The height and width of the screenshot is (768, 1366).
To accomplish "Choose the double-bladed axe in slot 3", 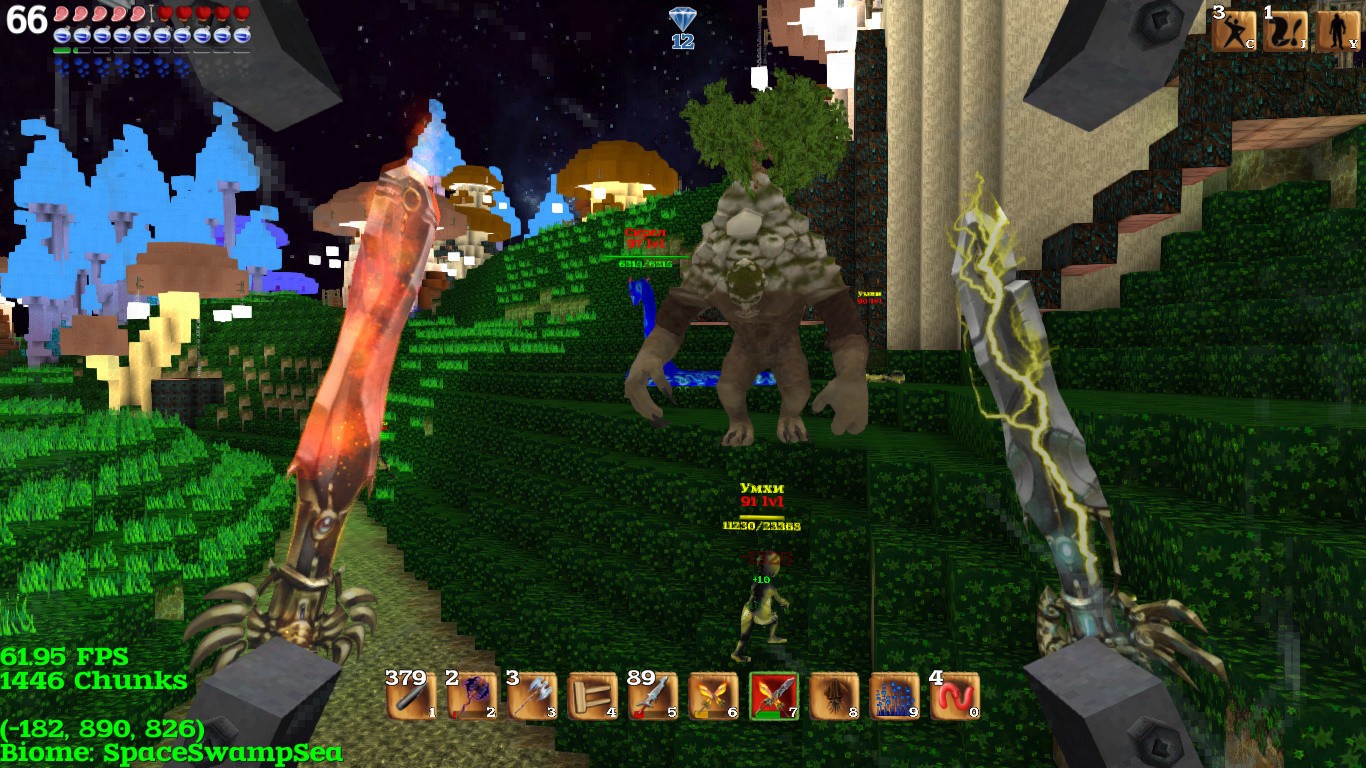I will coord(532,696).
